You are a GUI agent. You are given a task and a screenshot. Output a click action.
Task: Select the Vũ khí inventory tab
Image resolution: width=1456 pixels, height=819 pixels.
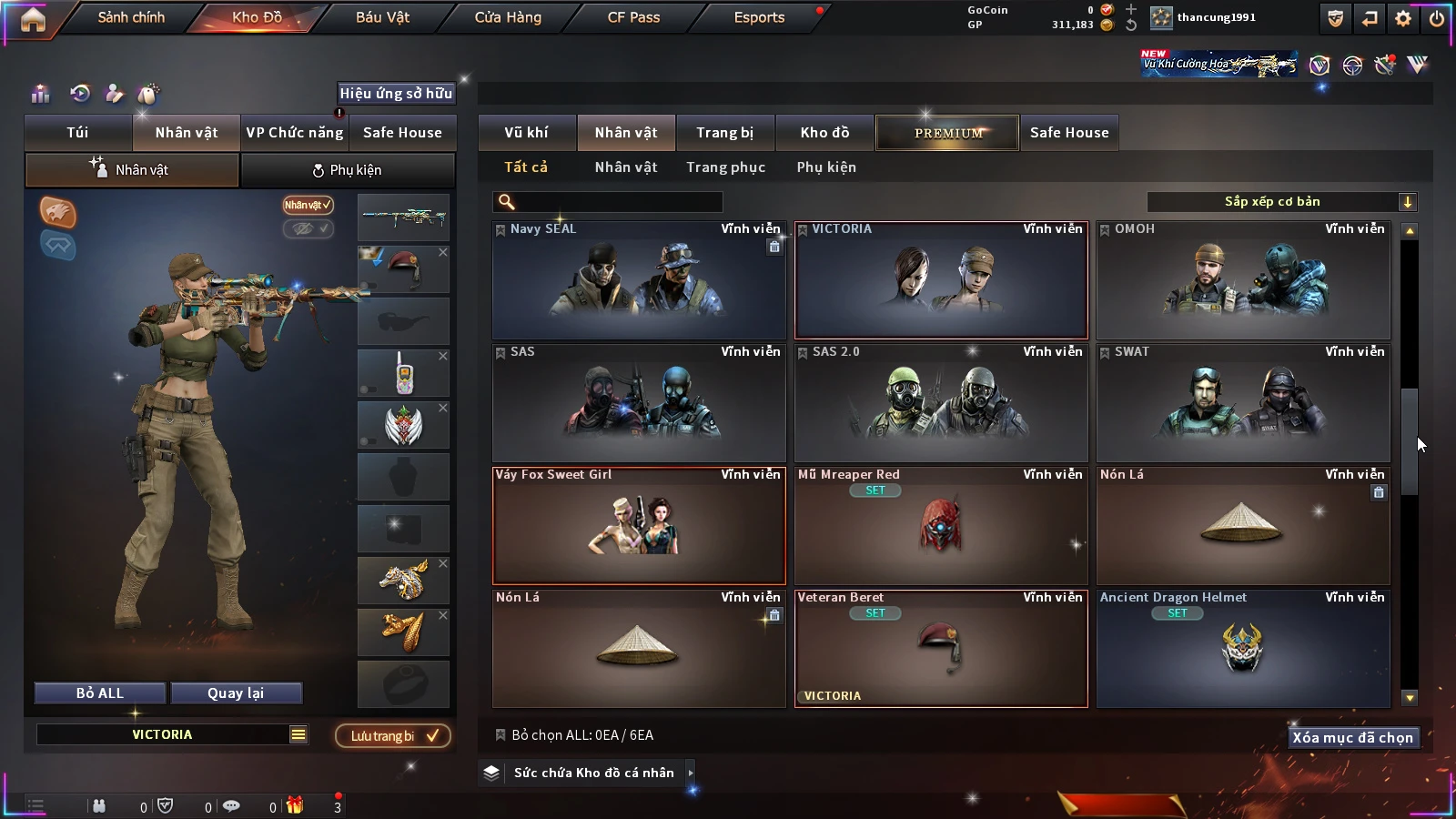coord(526,133)
